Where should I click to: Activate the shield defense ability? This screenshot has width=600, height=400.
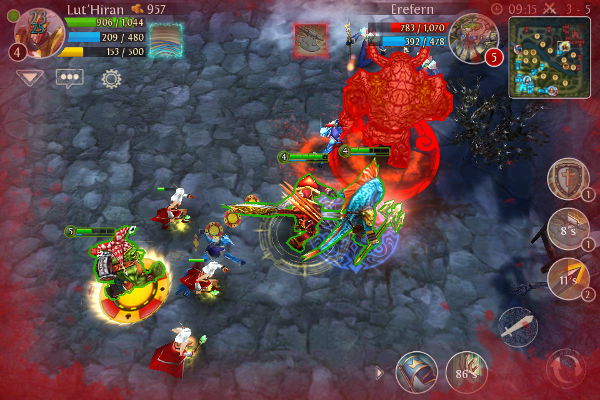pos(567,180)
